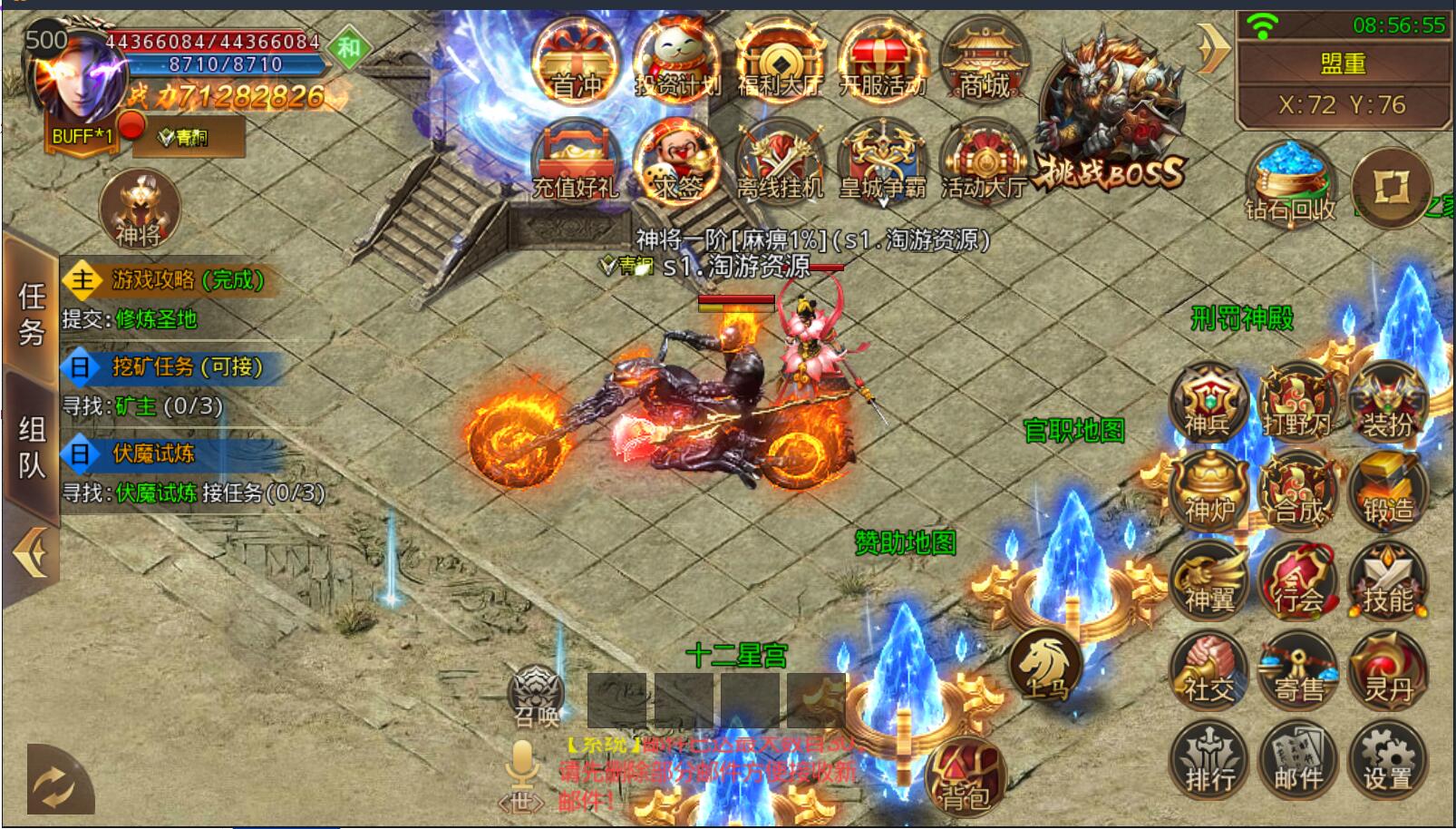Open the 背包 backpack

coord(966,776)
